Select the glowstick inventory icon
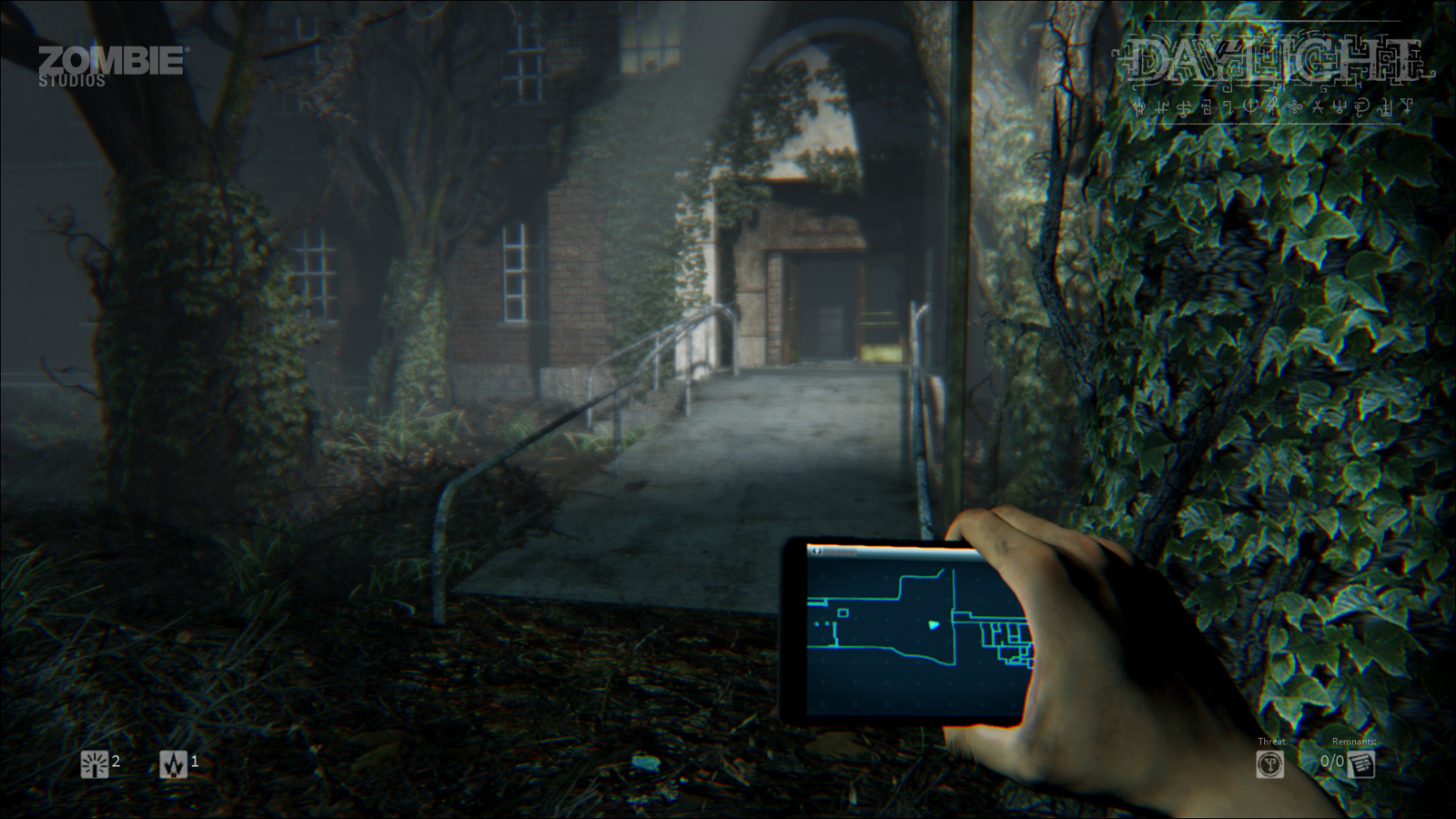Image resolution: width=1456 pixels, height=819 pixels. (94, 763)
